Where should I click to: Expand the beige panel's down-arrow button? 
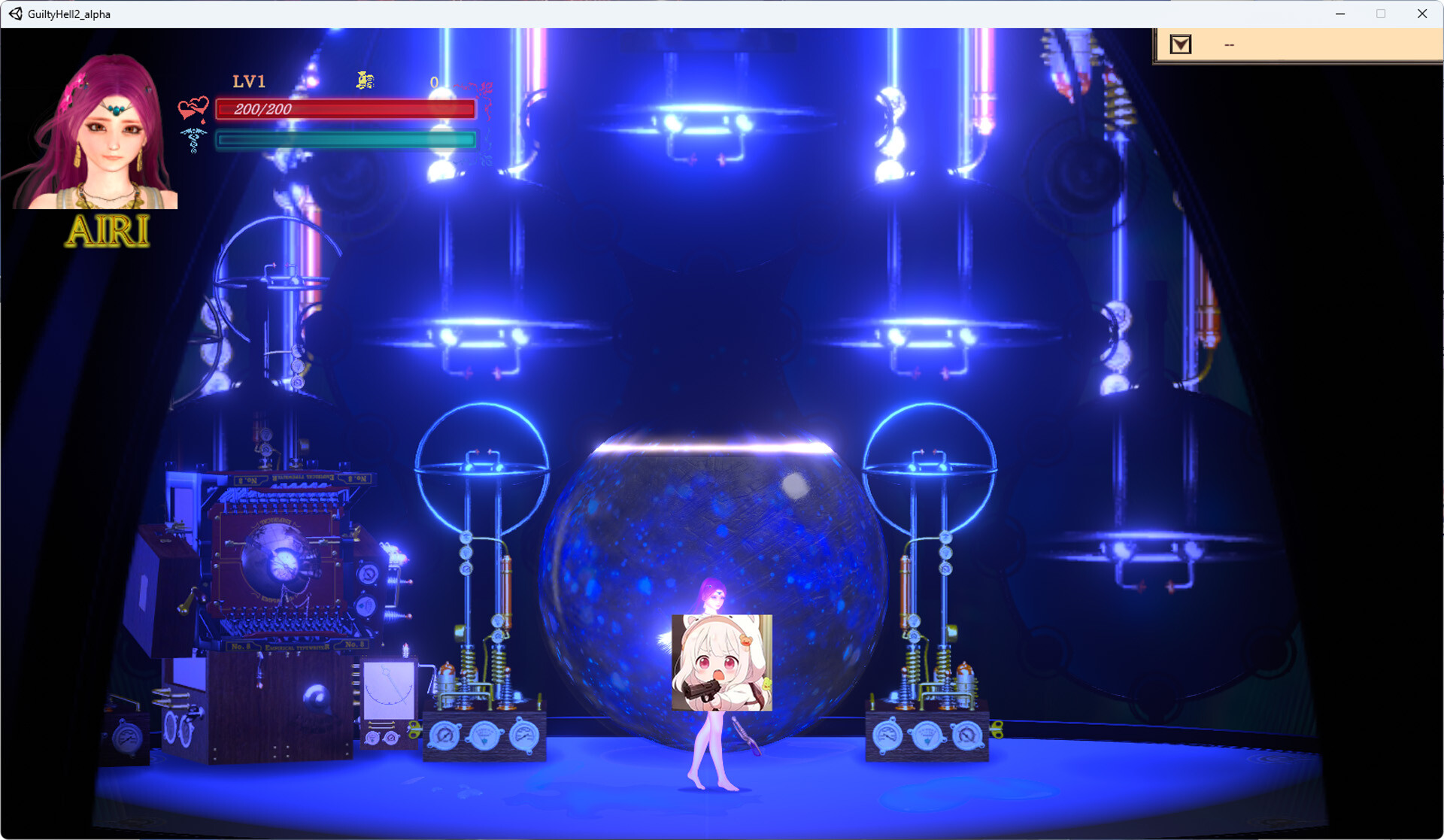pyautogui.click(x=1180, y=45)
